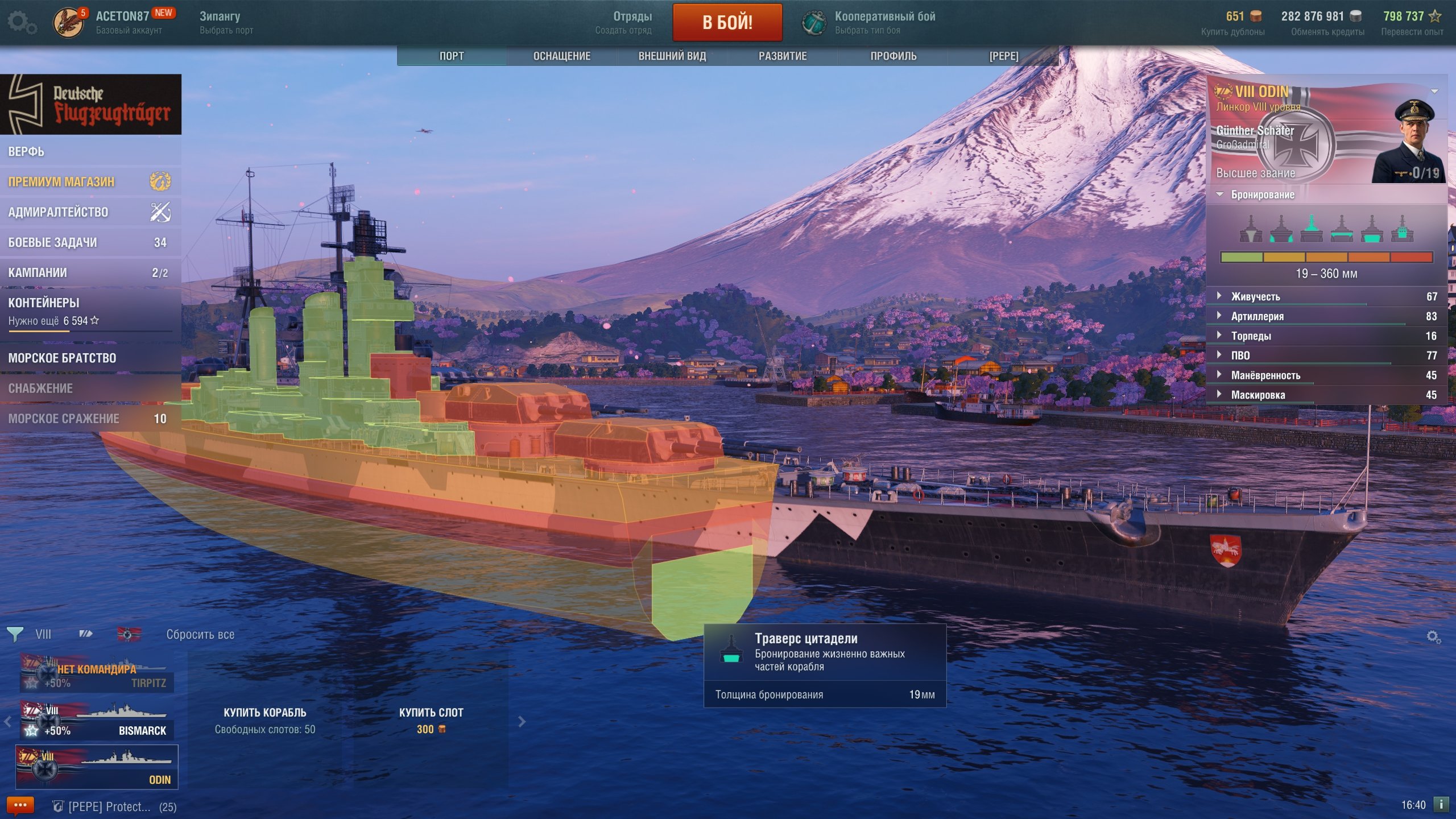Open the КАМПАНИИ section
Image resolution: width=1456 pixels, height=819 pixels.
[x=38, y=272]
